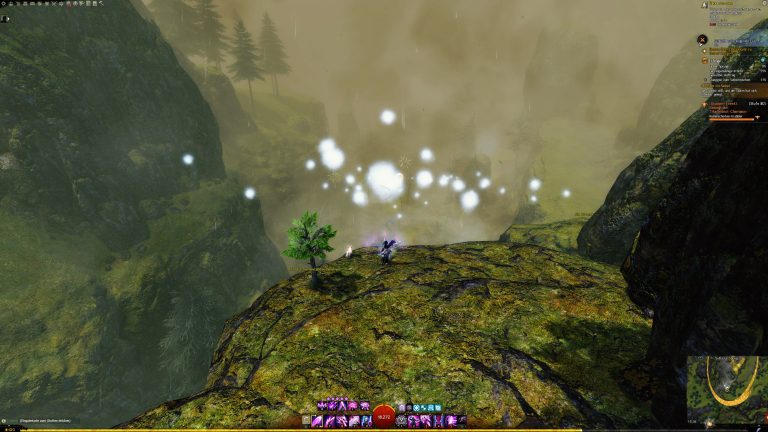The image size is (768, 432).
Task: Activate the fifth weapon skill
Action: pyautogui.click(x=367, y=421)
